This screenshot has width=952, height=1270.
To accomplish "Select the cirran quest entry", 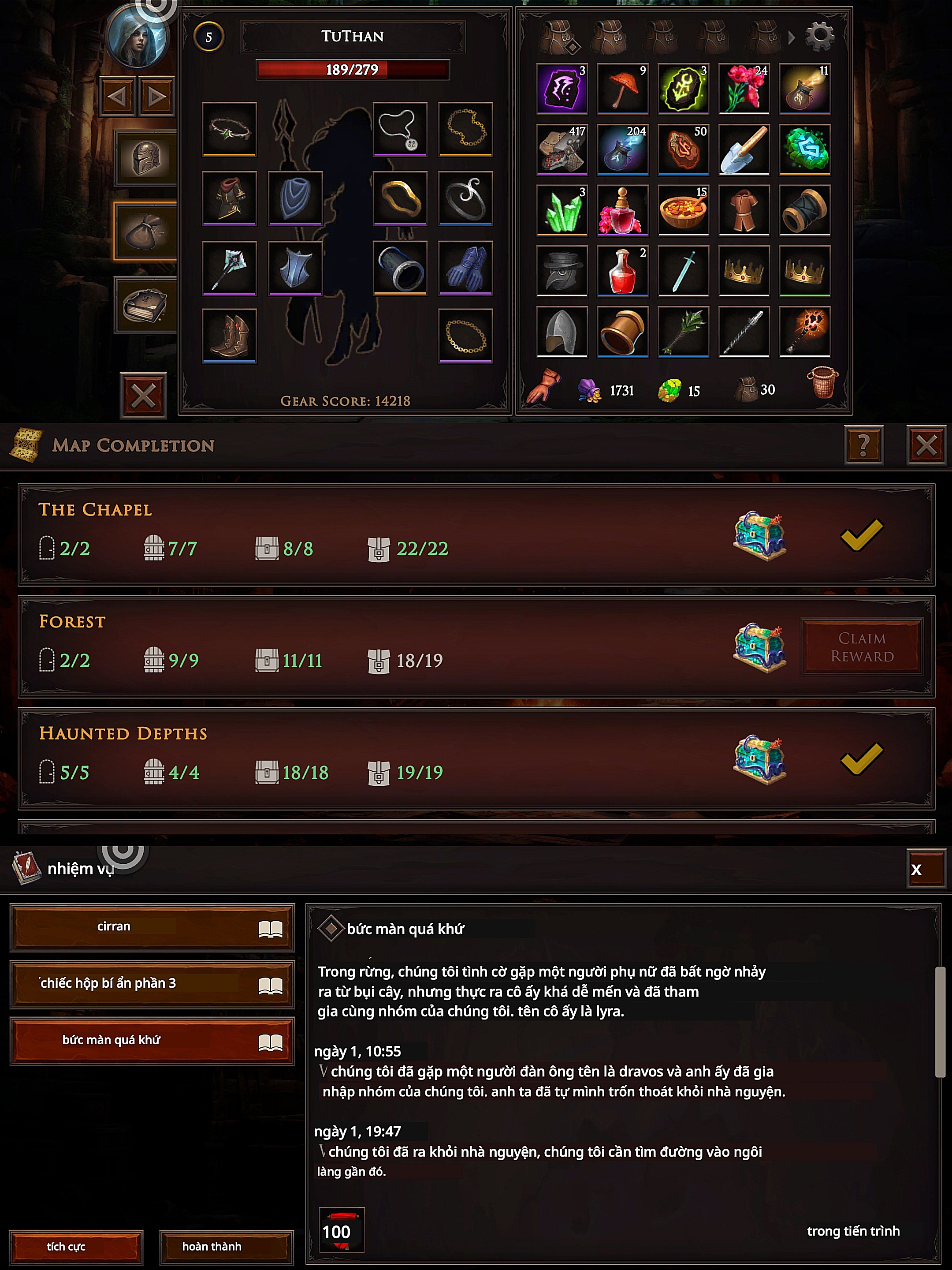I will pyautogui.click(x=152, y=926).
